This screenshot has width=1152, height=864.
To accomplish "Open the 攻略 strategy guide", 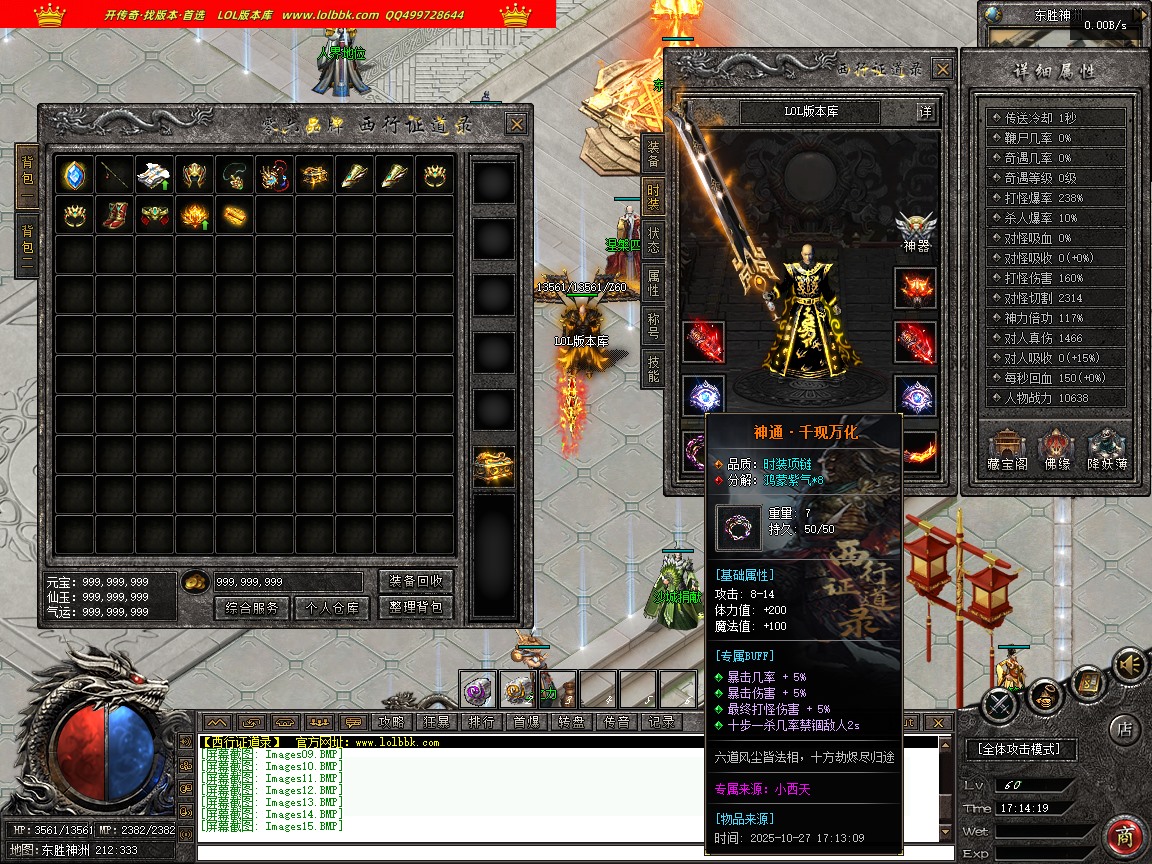I will [390, 722].
